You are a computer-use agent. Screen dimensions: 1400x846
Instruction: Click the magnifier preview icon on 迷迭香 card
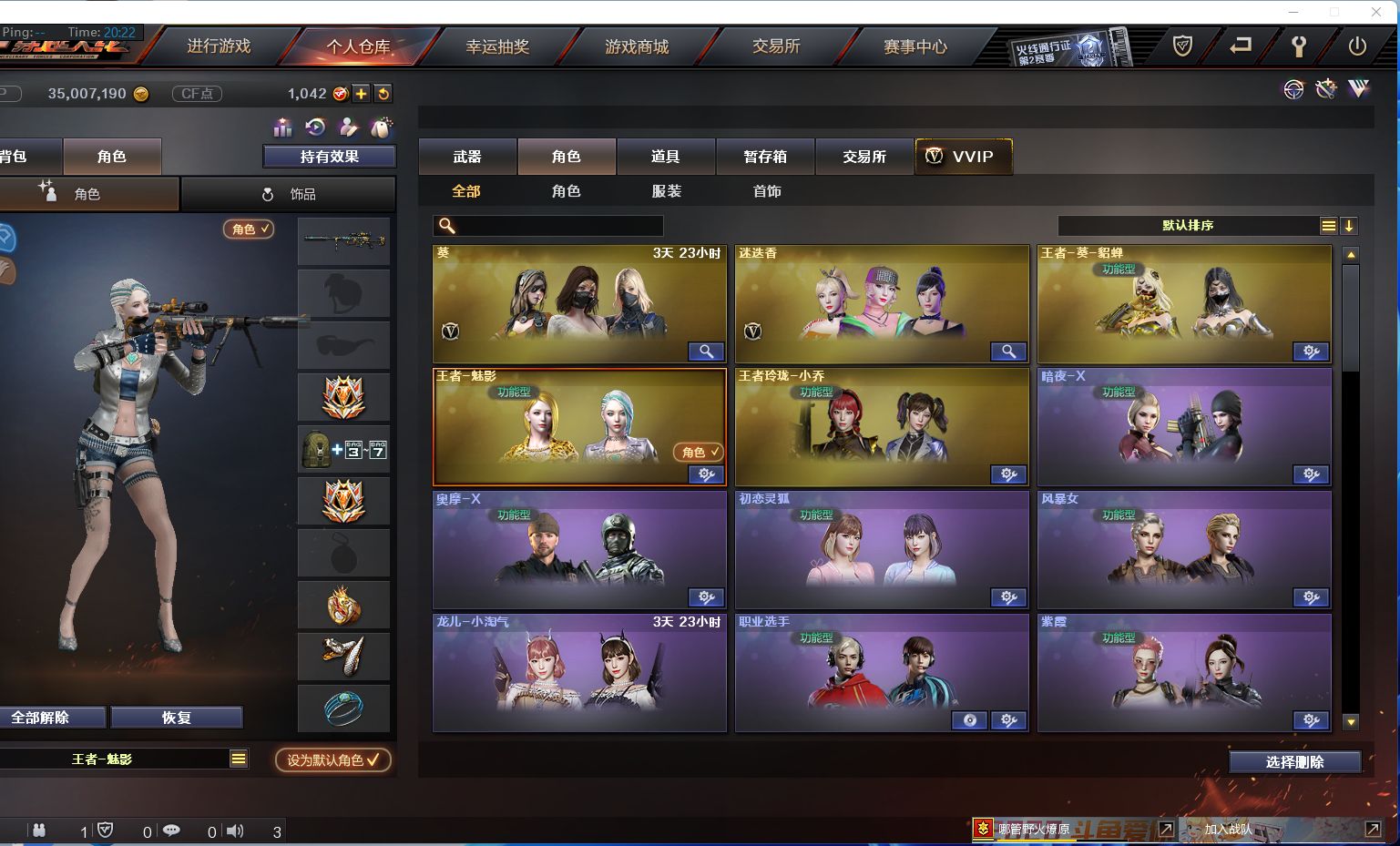click(1008, 351)
